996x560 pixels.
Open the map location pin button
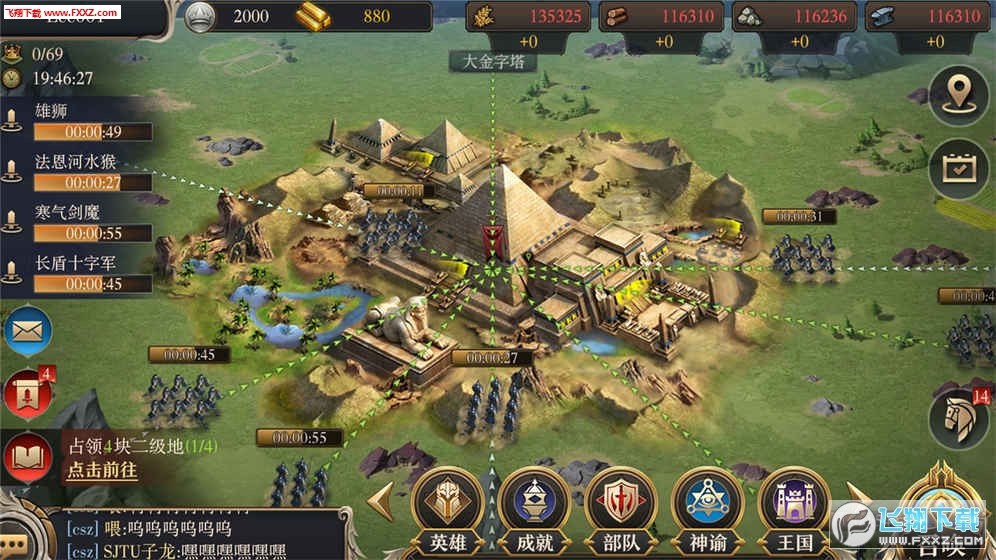958,96
